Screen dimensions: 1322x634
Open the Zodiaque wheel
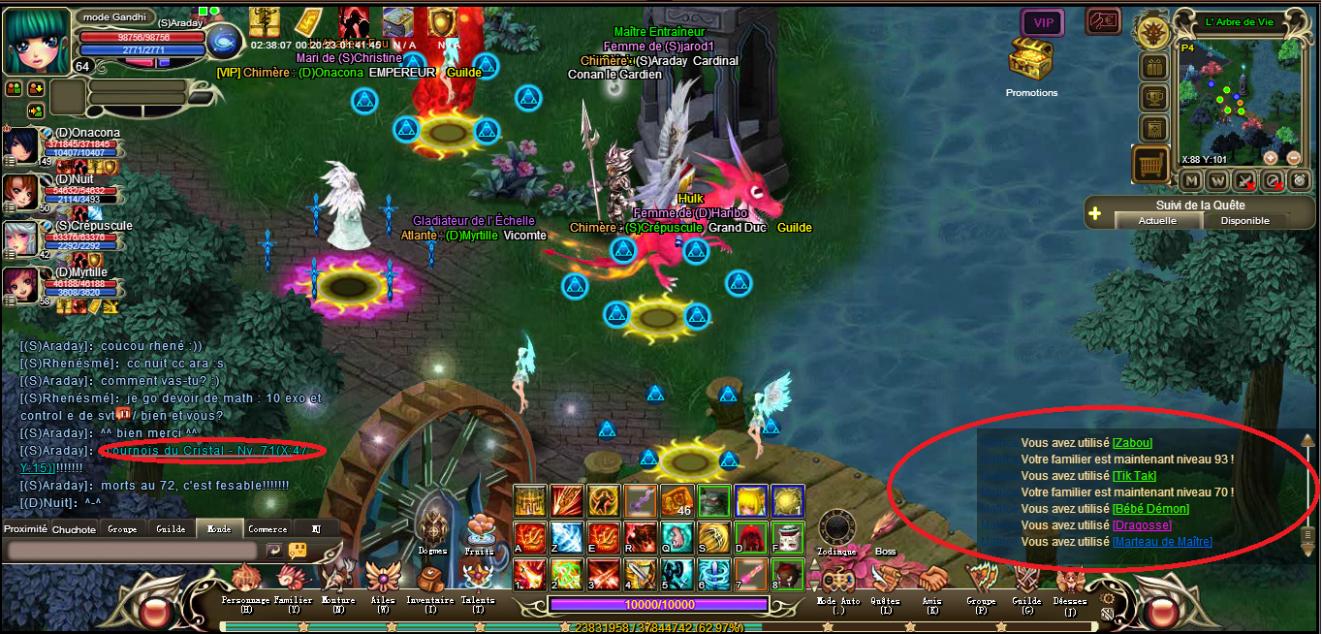pos(837,530)
